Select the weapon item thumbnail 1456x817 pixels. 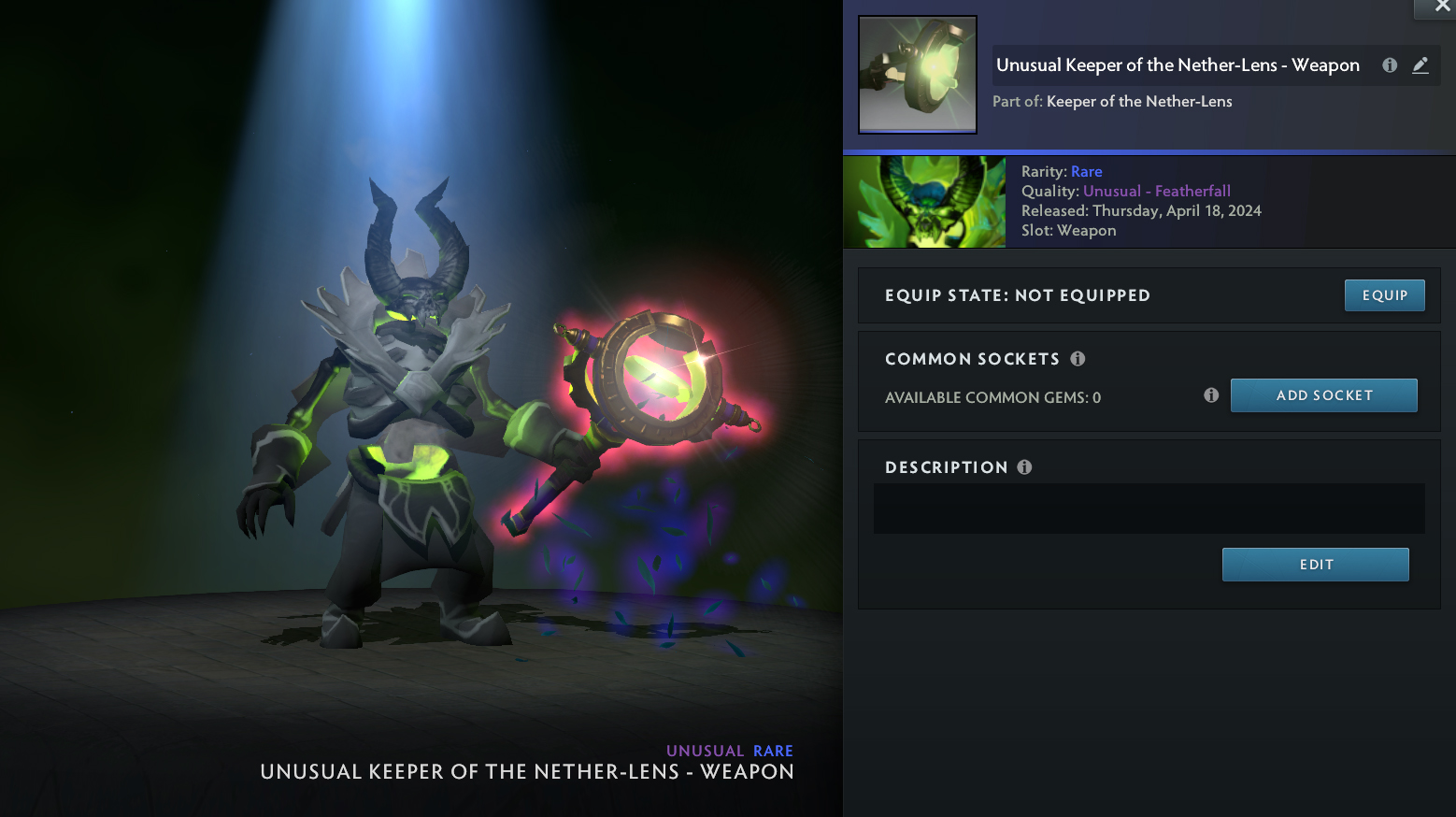coord(918,75)
